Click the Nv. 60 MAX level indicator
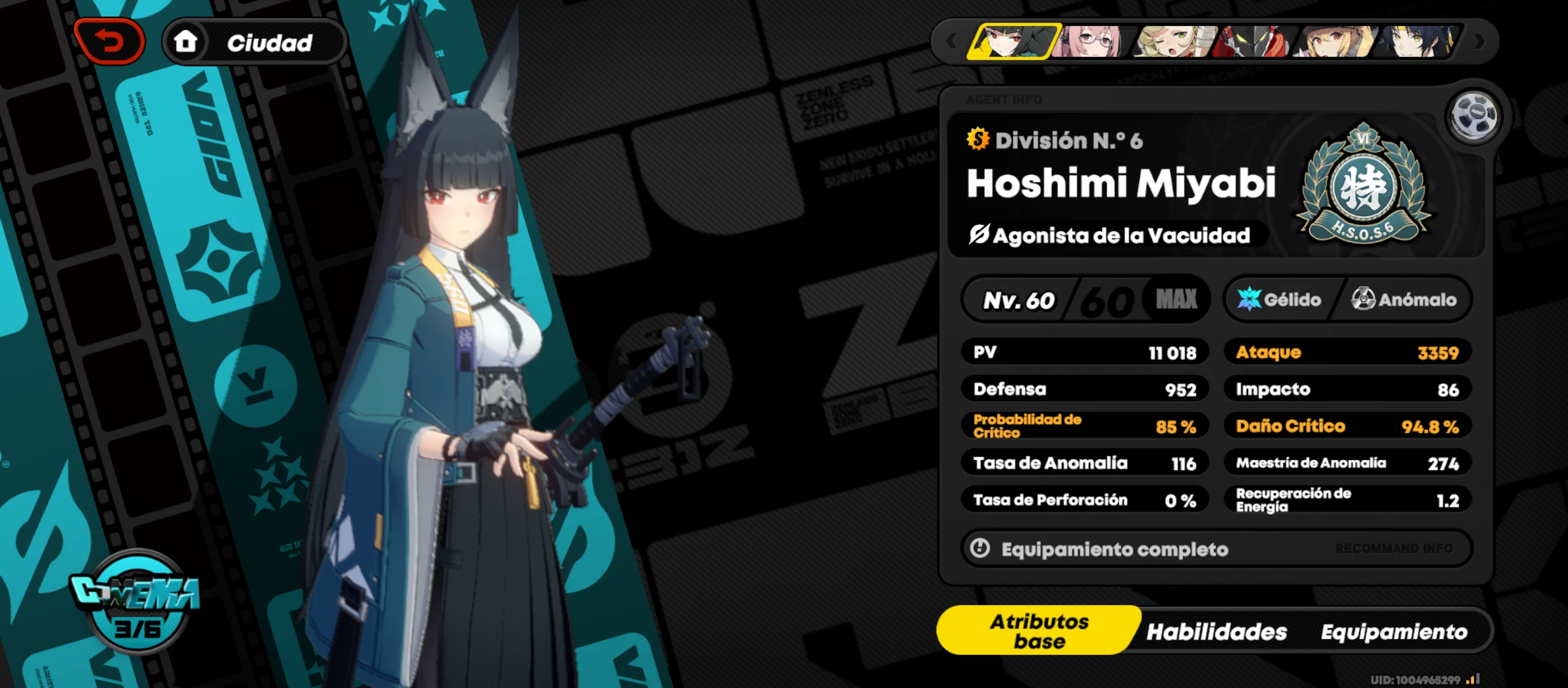 (x=1084, y=299)
